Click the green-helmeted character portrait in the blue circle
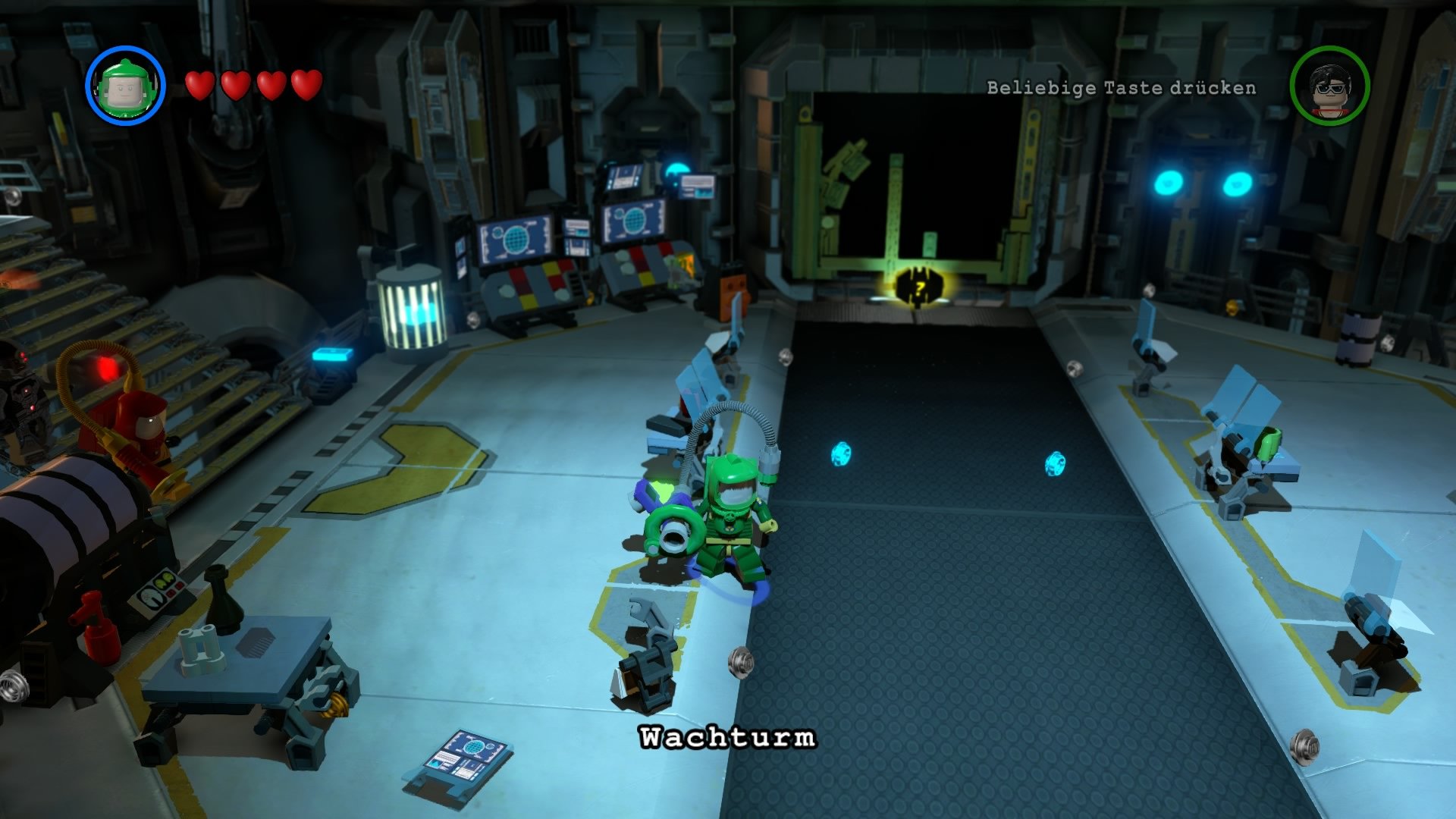The image size is (1456, 819). [126, 83]
